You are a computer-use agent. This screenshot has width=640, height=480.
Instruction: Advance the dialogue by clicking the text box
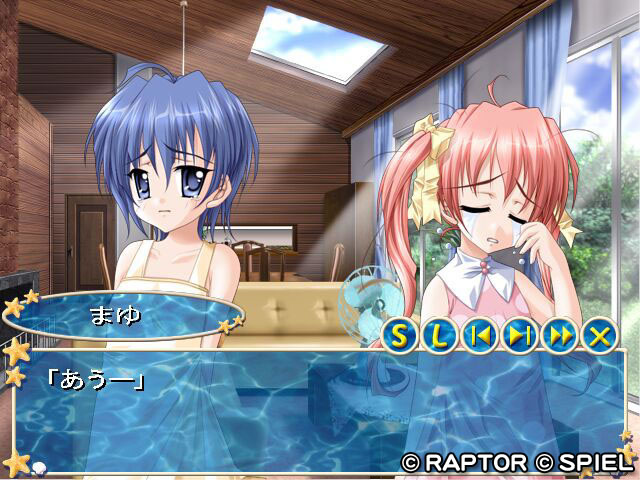pos(320,410)
